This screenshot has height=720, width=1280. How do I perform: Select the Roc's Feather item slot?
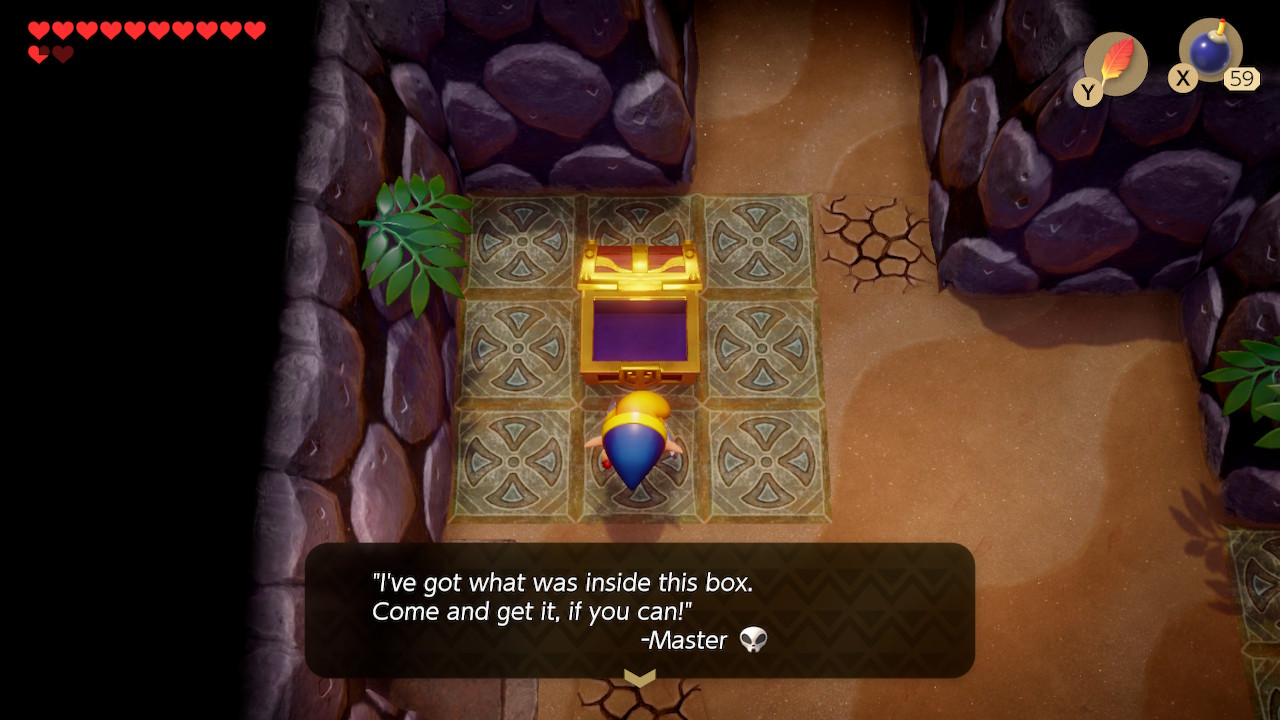[1115, 64]
